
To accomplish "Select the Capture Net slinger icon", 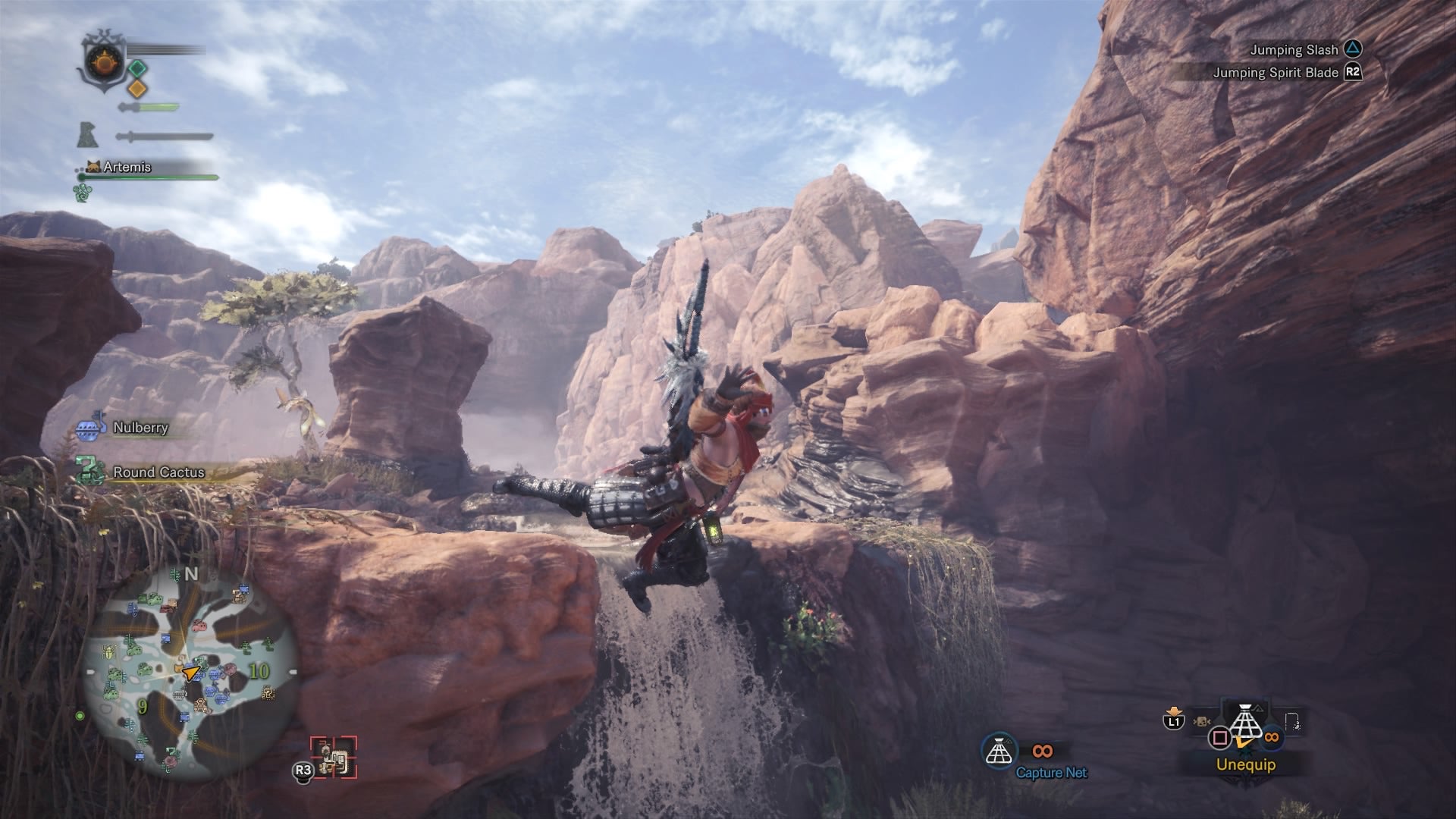I will tap(999, 751).
